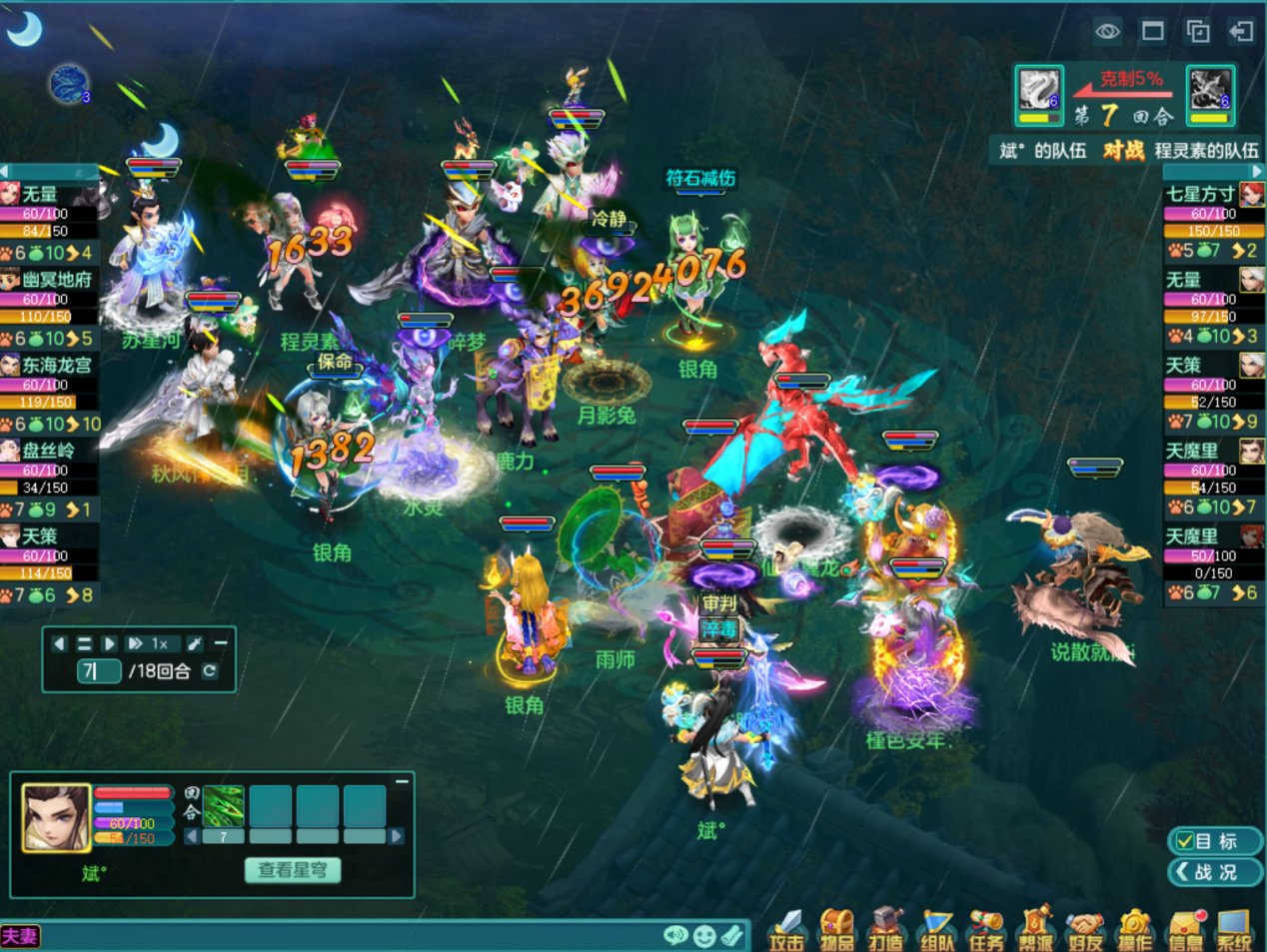Pause the battle replay

84,644
